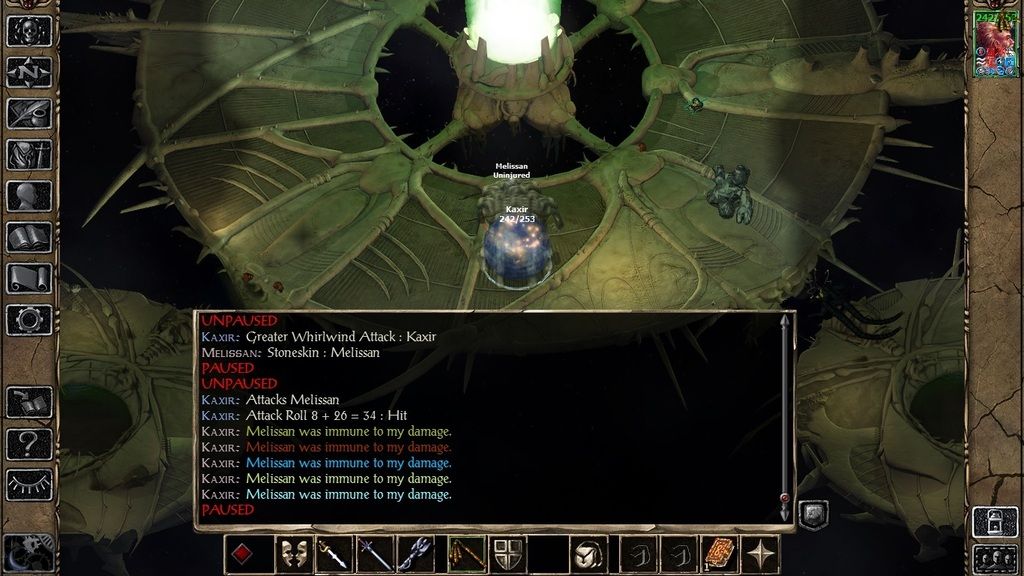
Task: Open the inventory screen
Action: (28, 155)
